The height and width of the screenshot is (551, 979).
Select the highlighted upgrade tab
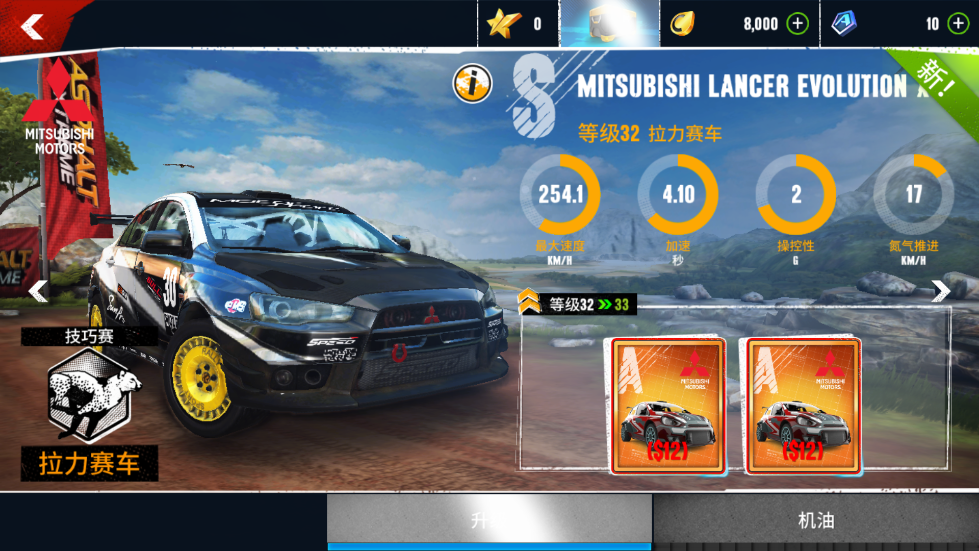pyautogui.click(x=489, y=520)
